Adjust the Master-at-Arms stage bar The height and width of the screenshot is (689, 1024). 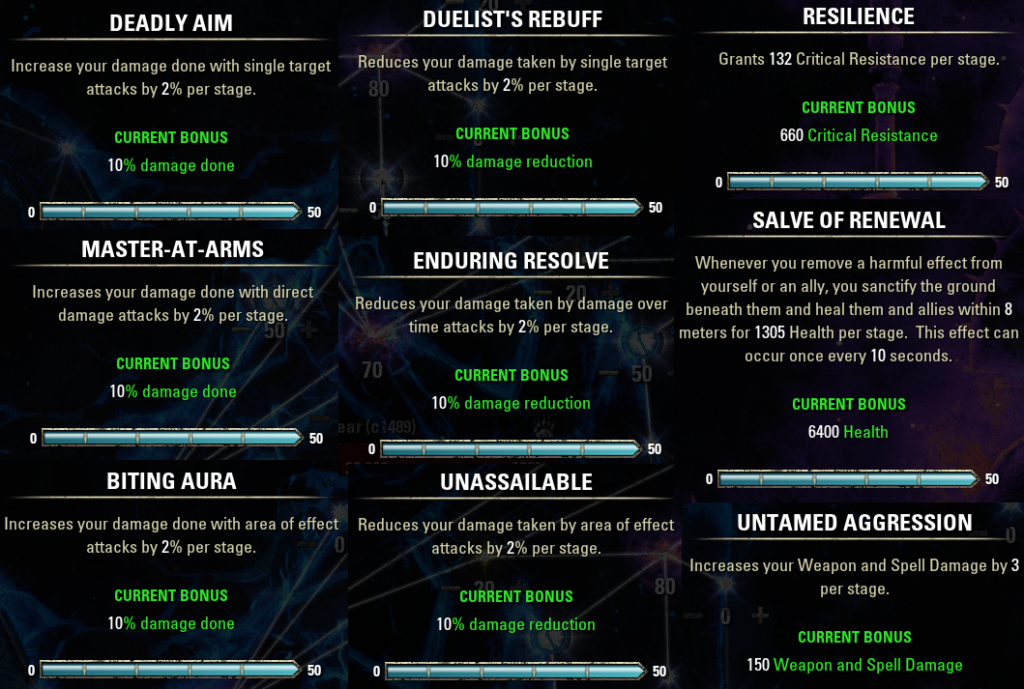tap(170, 438)
